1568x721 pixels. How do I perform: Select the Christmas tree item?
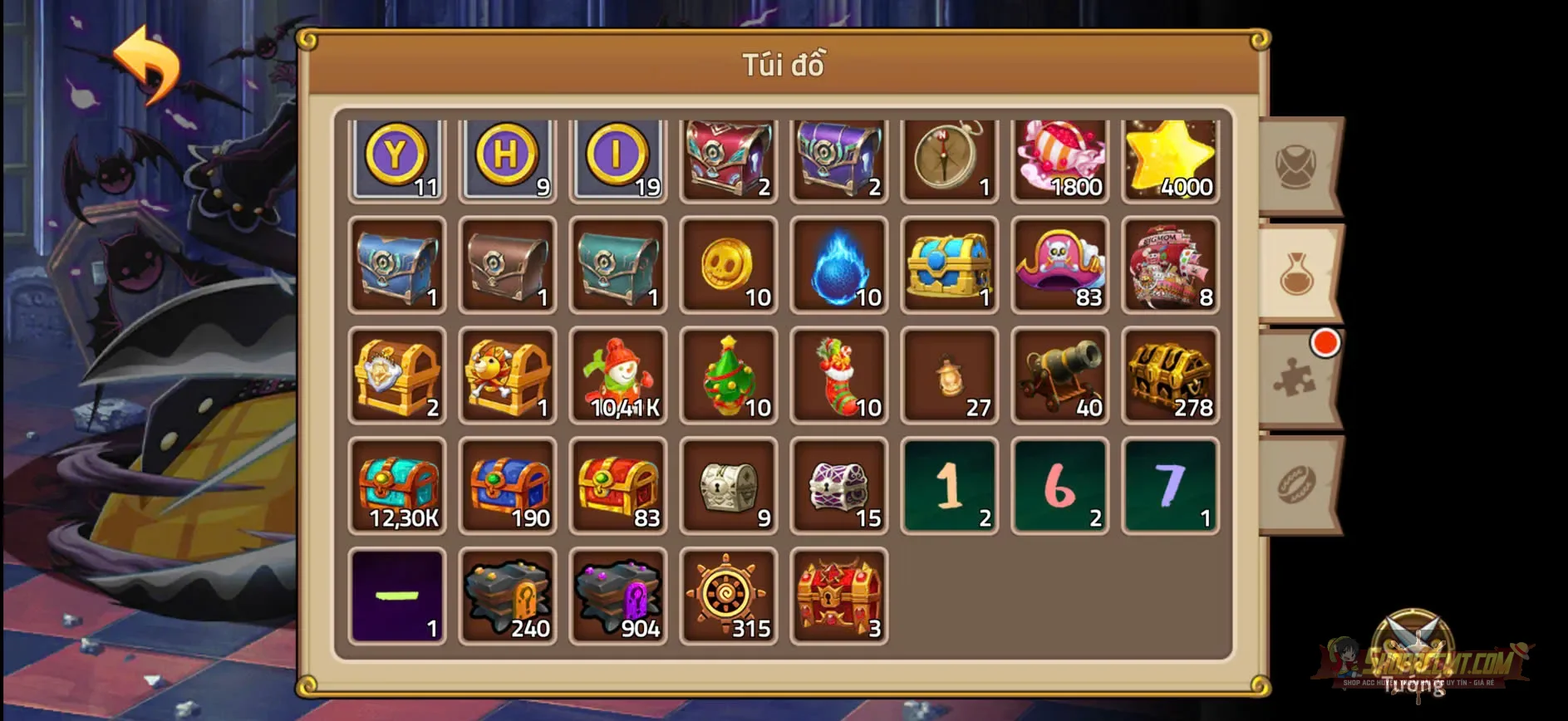[728, 376]
